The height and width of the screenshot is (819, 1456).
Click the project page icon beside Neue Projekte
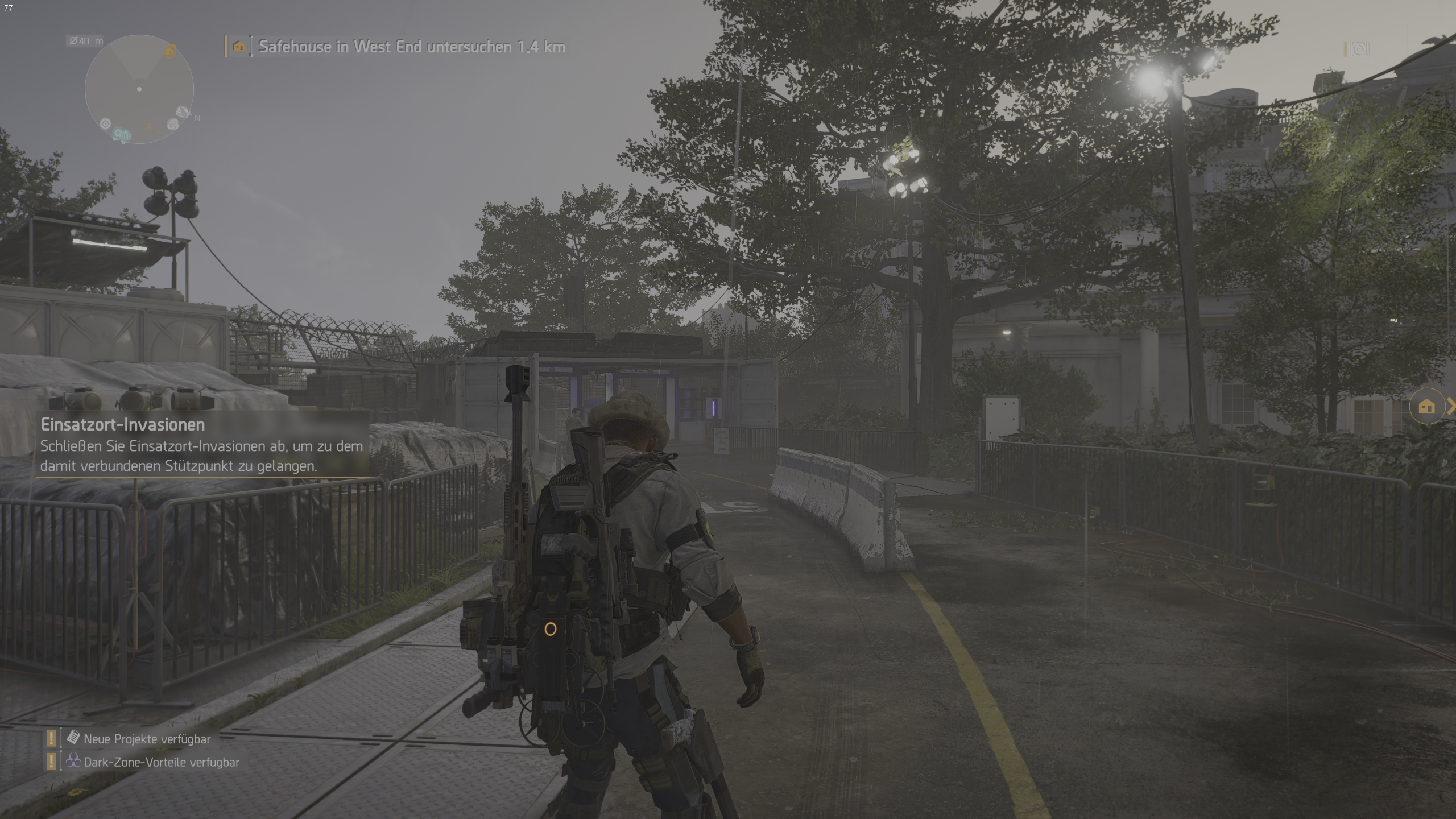point(73,738)
